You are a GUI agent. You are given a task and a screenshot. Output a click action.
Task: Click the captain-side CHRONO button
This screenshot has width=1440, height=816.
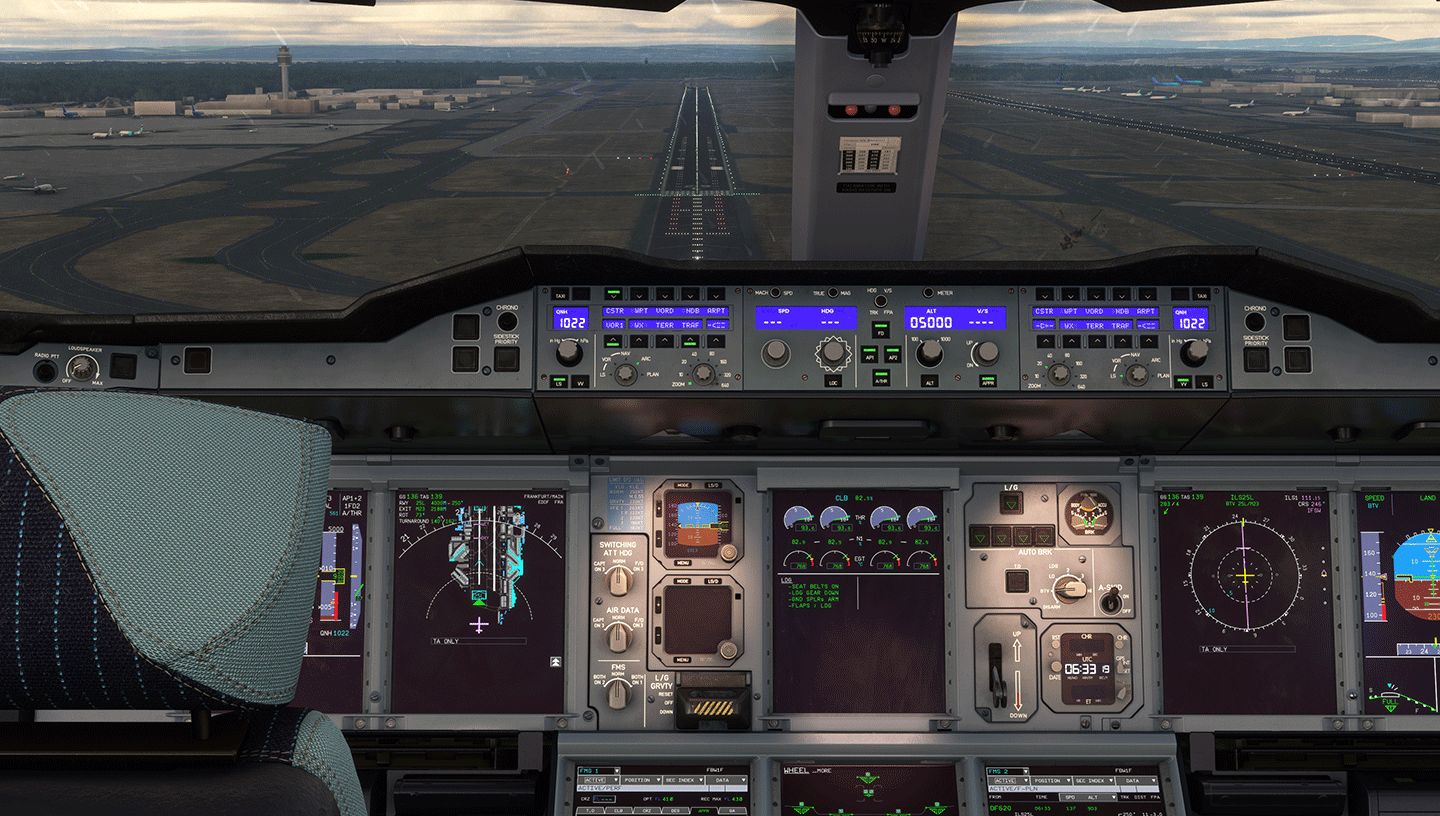point(508,322)
